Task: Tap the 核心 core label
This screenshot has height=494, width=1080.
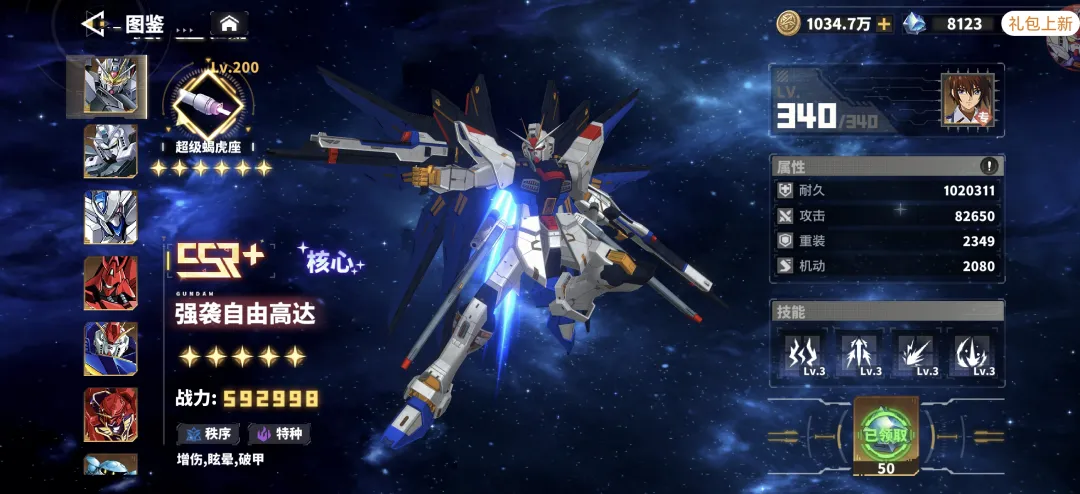Action: pyautogui.click(x=331, y=262)
